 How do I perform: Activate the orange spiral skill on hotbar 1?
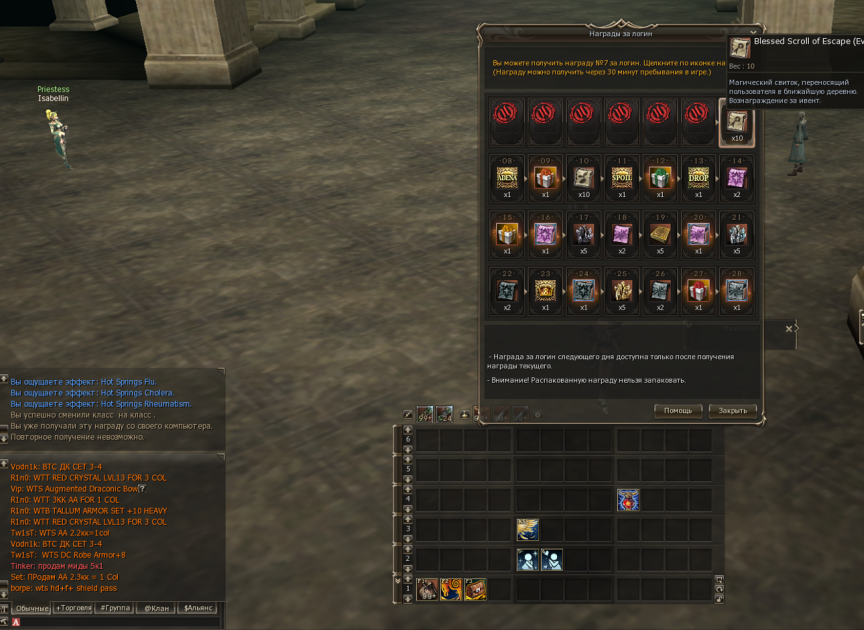451,589
